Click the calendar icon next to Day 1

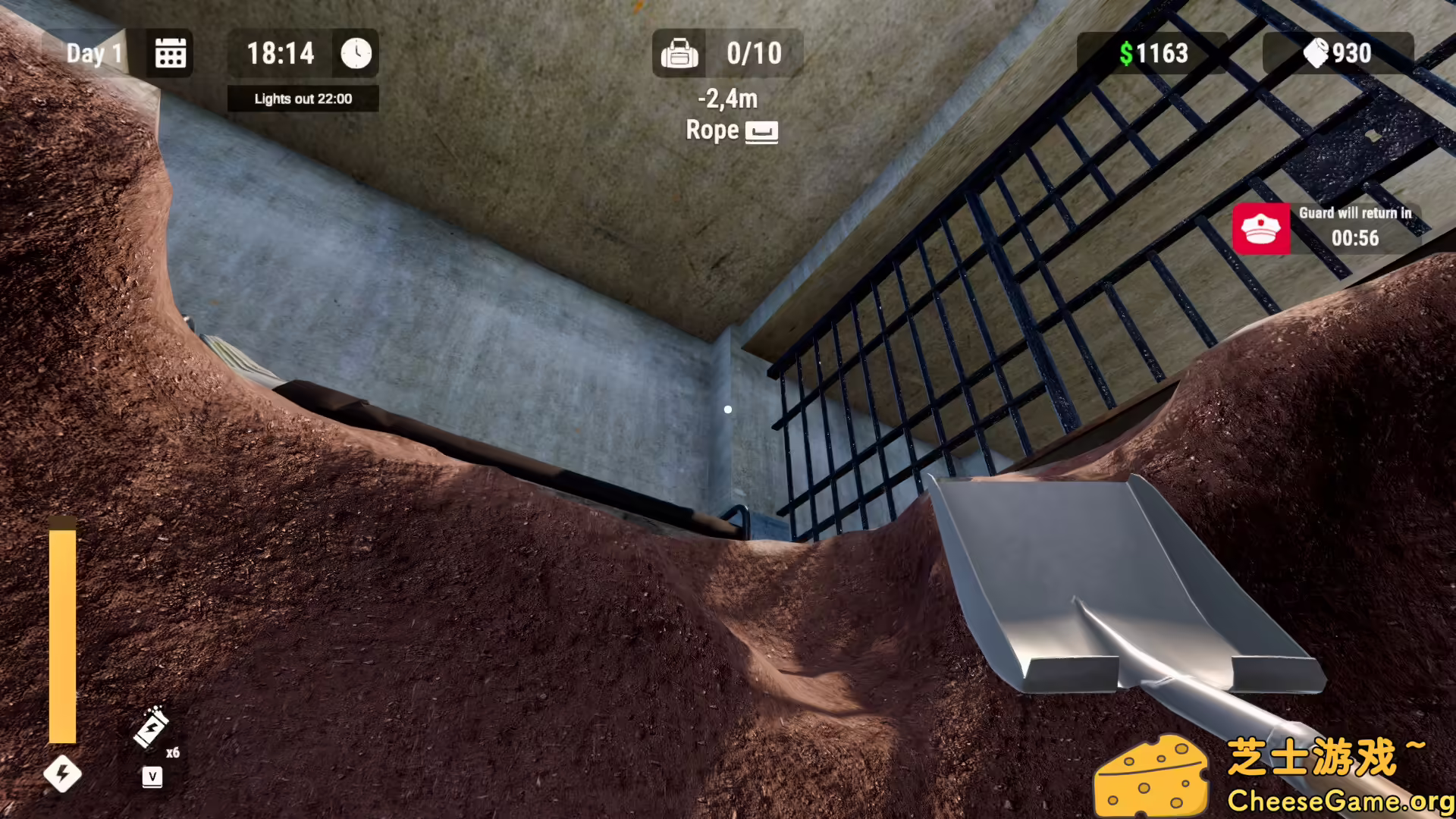[x=170, y=52]
